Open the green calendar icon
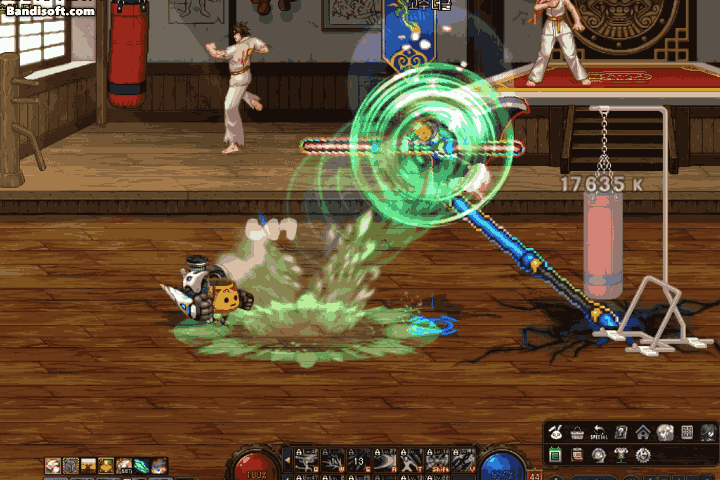720x480 pixels. pyautogui.click(x=556, y=455)
